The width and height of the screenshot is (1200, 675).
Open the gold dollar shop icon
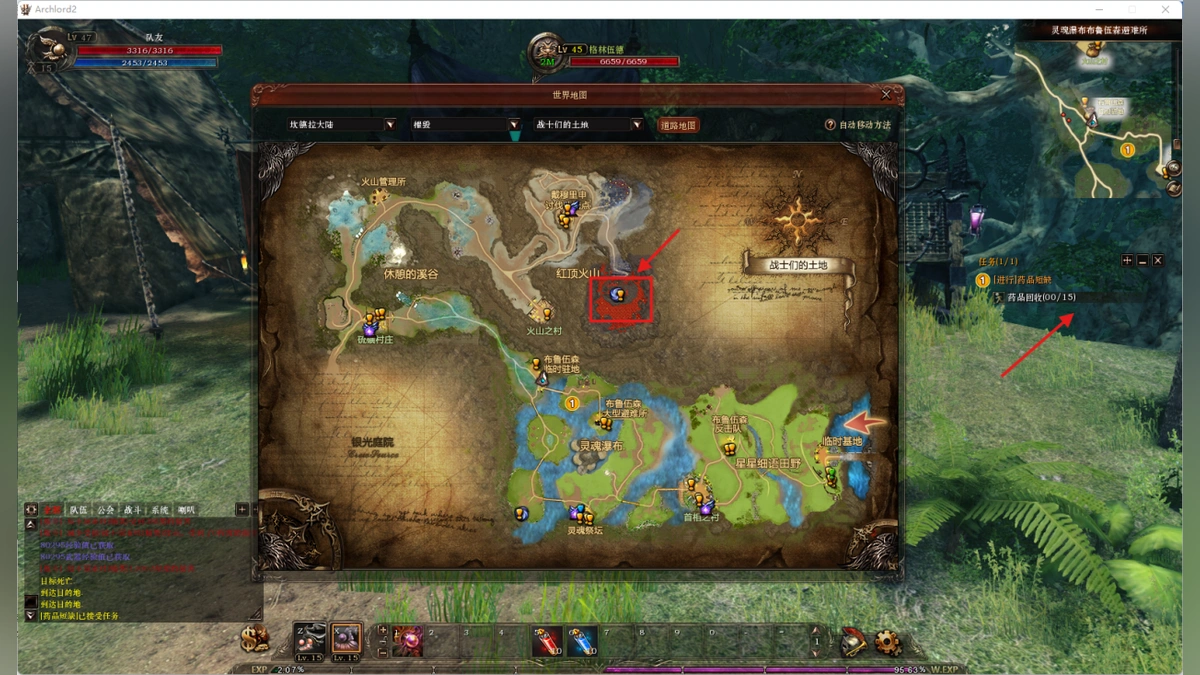254,638
